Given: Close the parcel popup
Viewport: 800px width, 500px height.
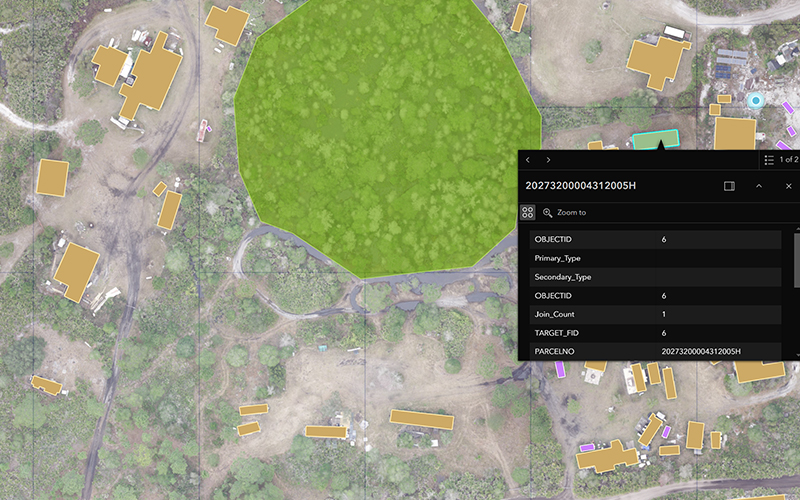Looking at the screenshot, I should (x=788, y=186).
